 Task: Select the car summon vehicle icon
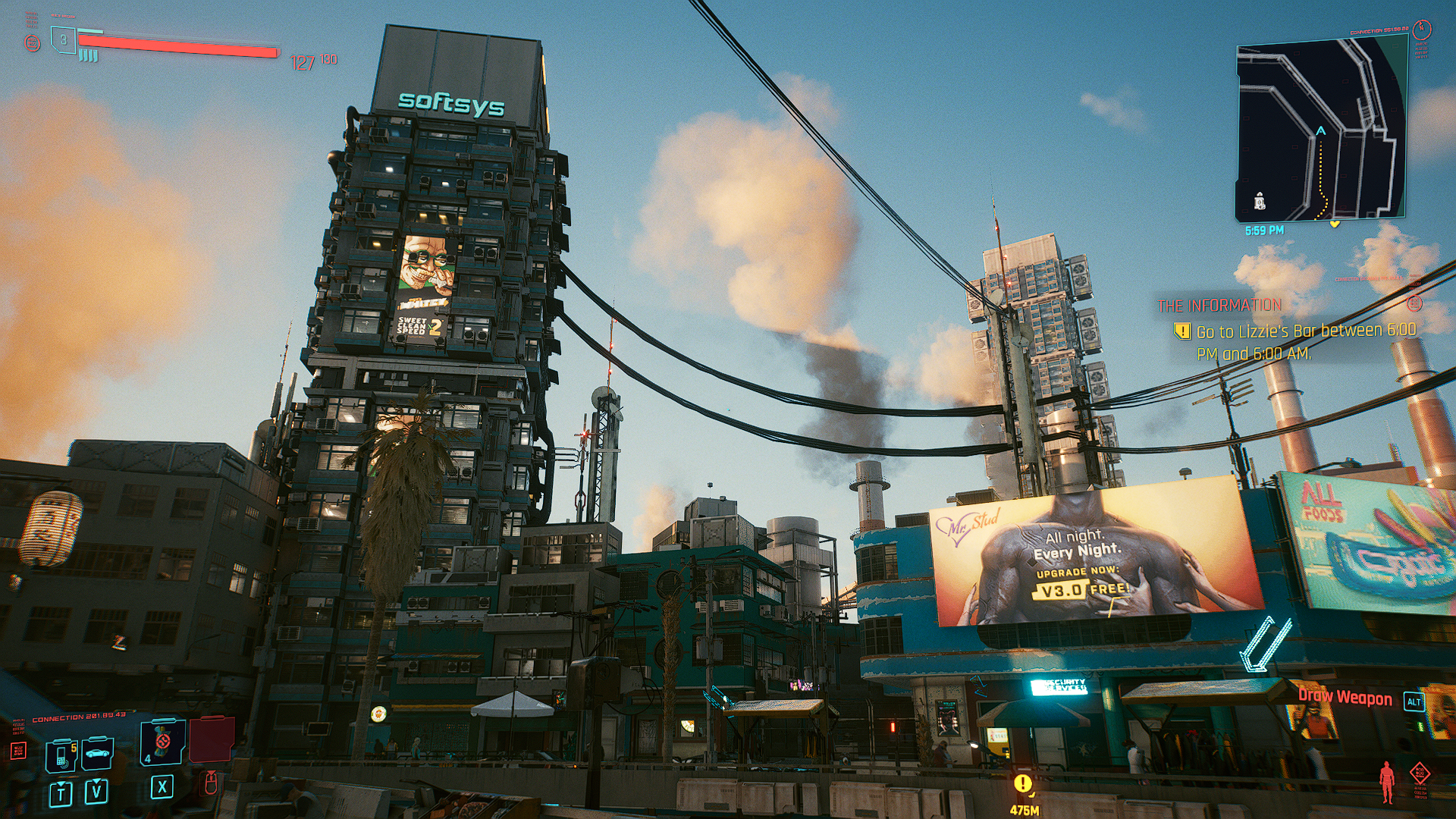(98, 754)
